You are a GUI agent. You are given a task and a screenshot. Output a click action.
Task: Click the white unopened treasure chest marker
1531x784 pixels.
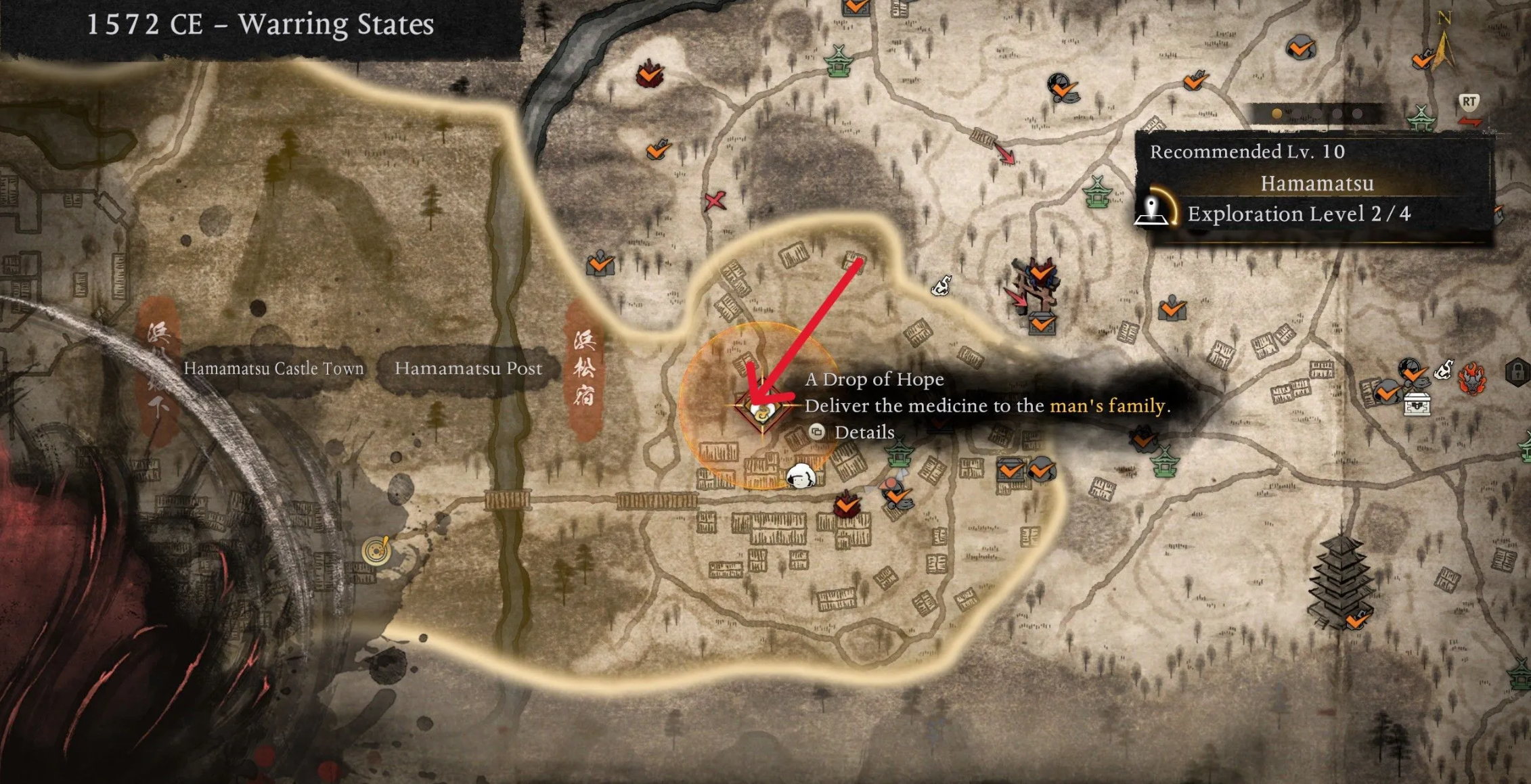click(x=1417, y=404)
